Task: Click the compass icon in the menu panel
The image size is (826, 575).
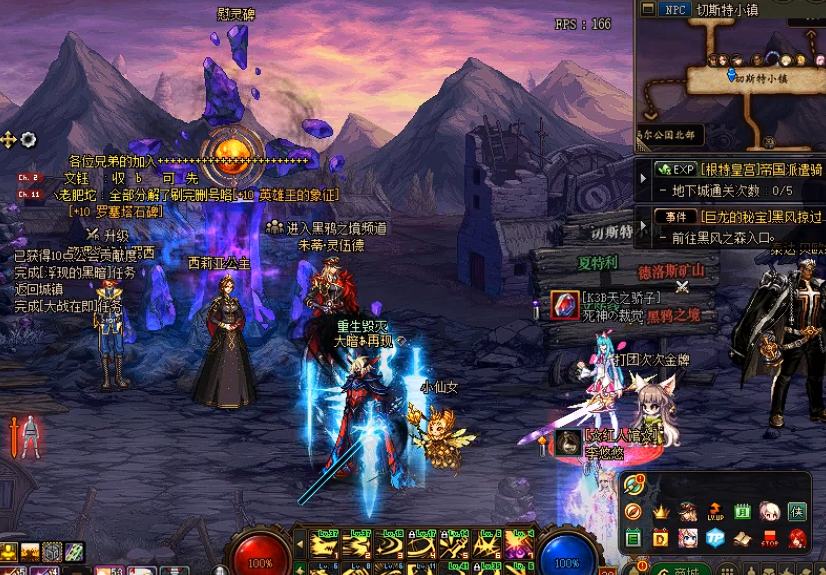Action: coord(633,512)
